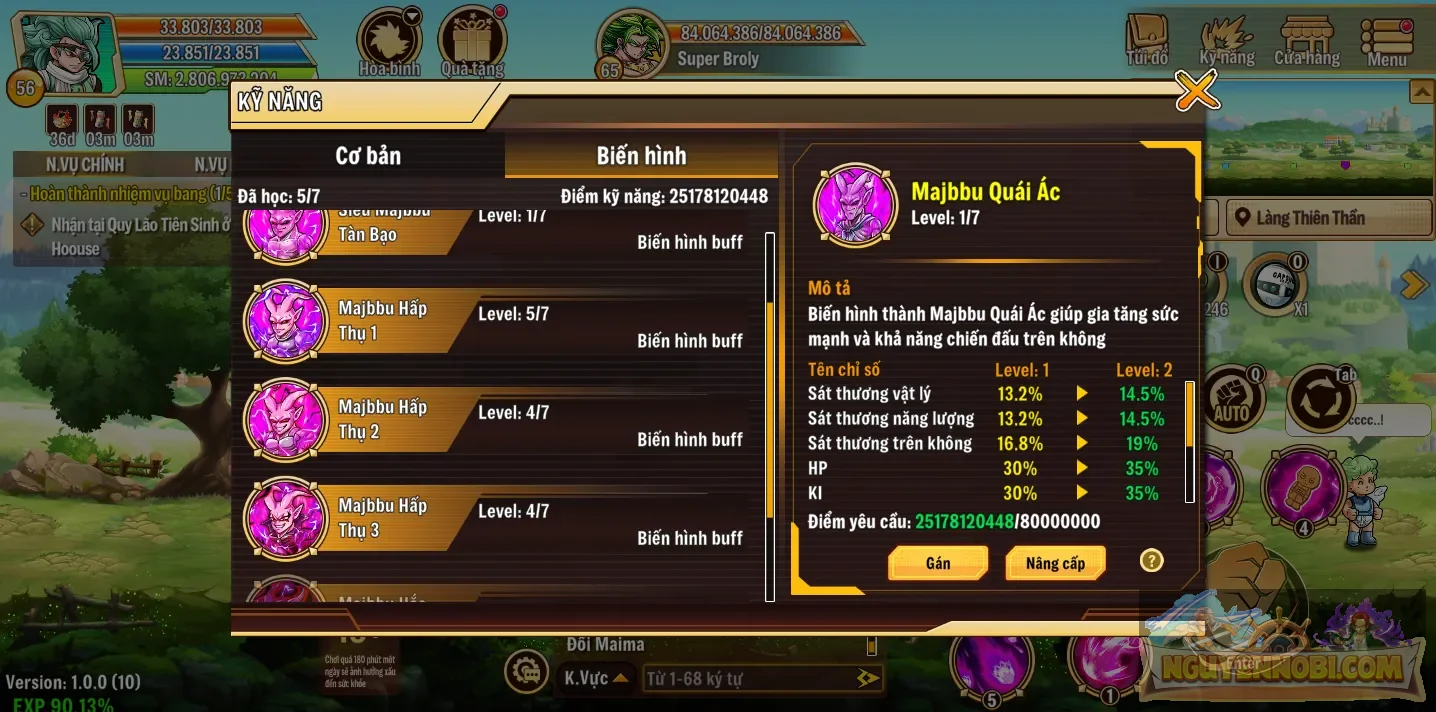Click the Gán assign button
The width and height of the screenshot is (1436, 712).
point(938,563)
